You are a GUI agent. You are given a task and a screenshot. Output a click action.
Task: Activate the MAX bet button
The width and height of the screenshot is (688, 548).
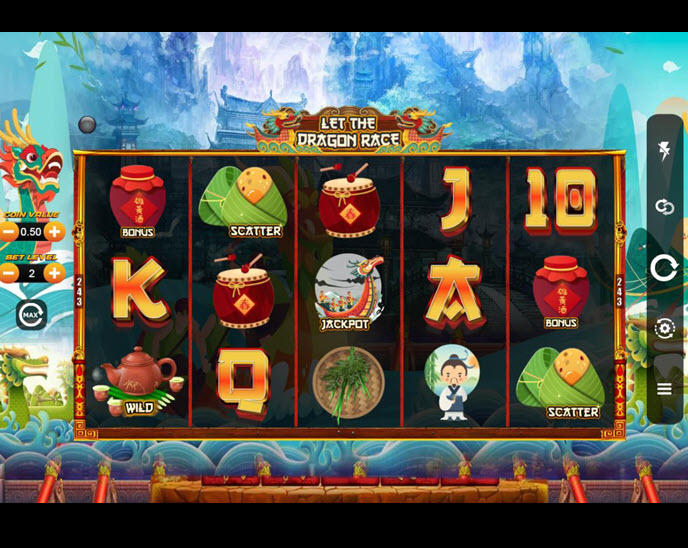coord(31,314)
